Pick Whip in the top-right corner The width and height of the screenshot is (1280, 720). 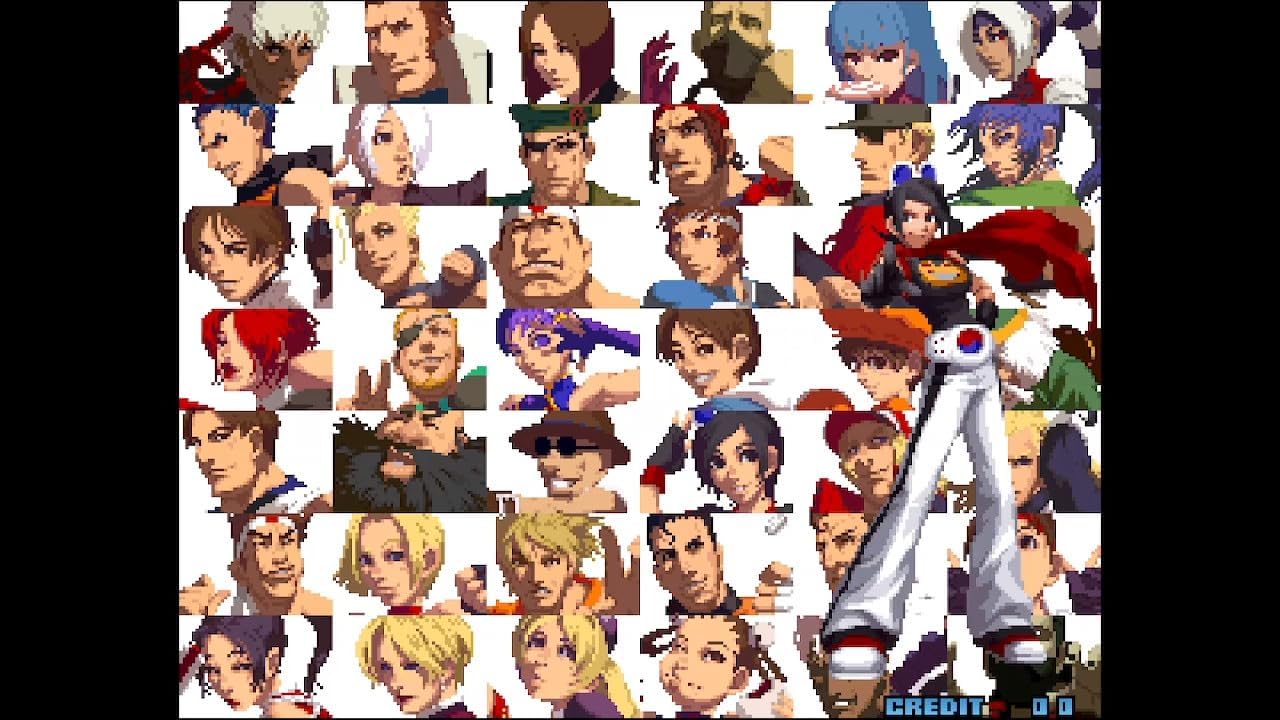1000,45
